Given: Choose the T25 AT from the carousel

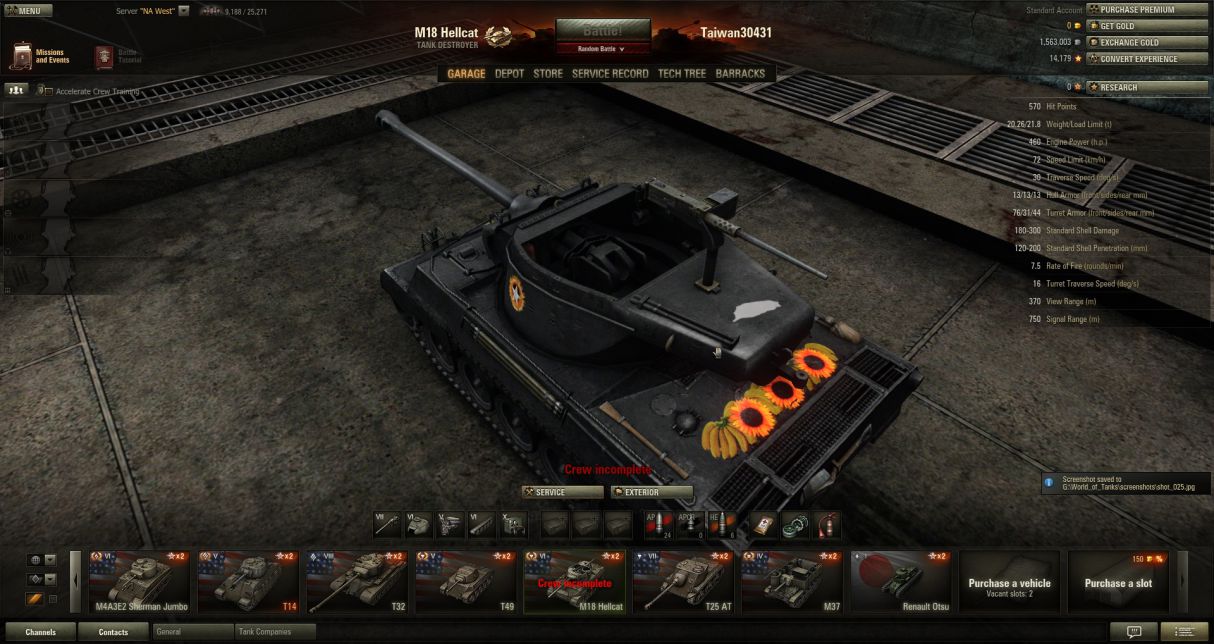Looking at the screenshot, I should pyautogui.click(x=683, y=581).
